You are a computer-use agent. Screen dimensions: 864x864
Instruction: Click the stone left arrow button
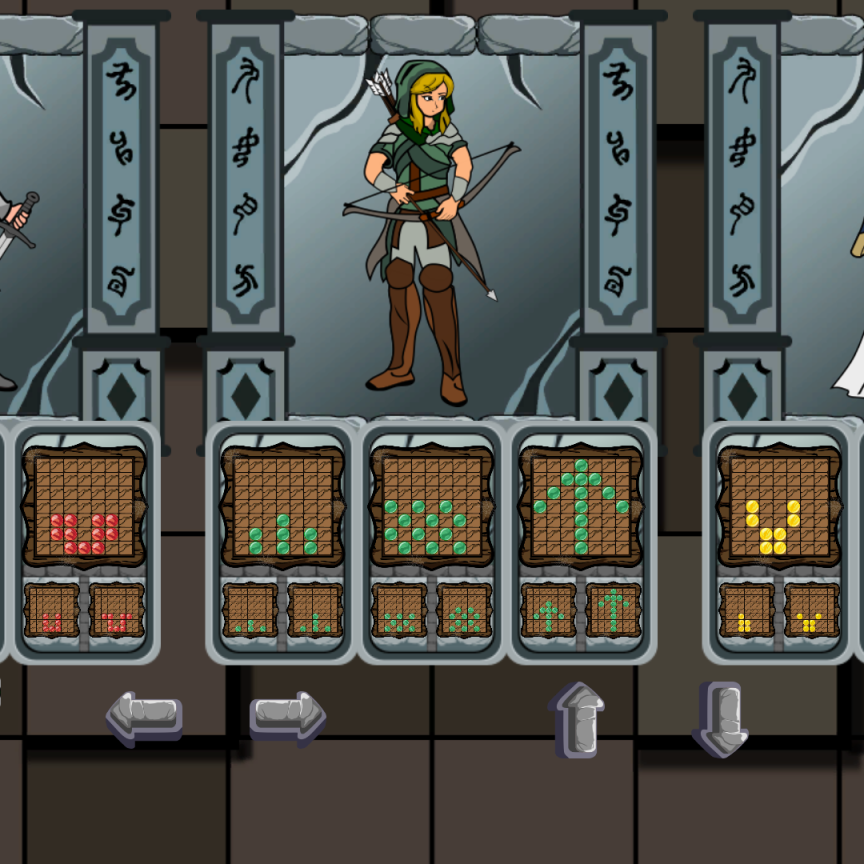[144, 716]
